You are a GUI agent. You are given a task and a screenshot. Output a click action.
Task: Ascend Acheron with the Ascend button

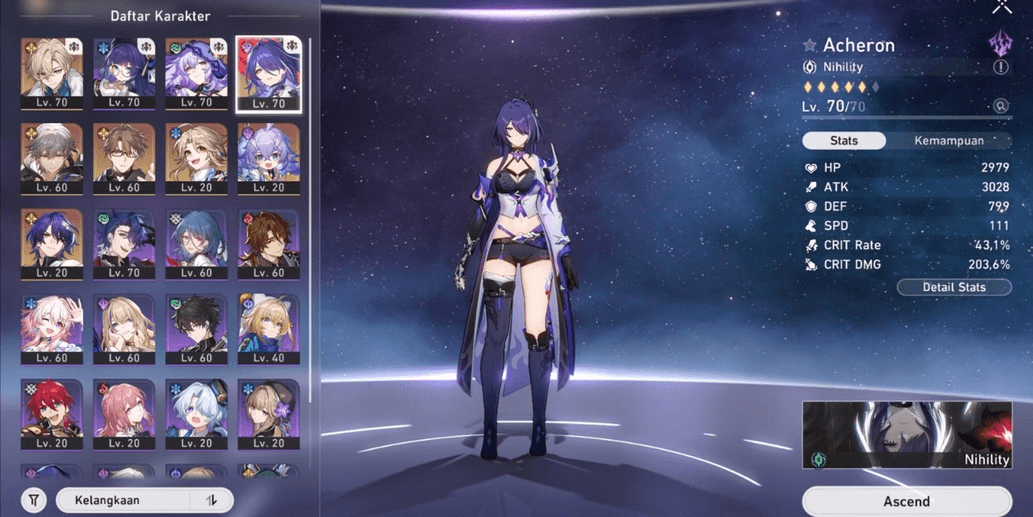tap(906, 501)
